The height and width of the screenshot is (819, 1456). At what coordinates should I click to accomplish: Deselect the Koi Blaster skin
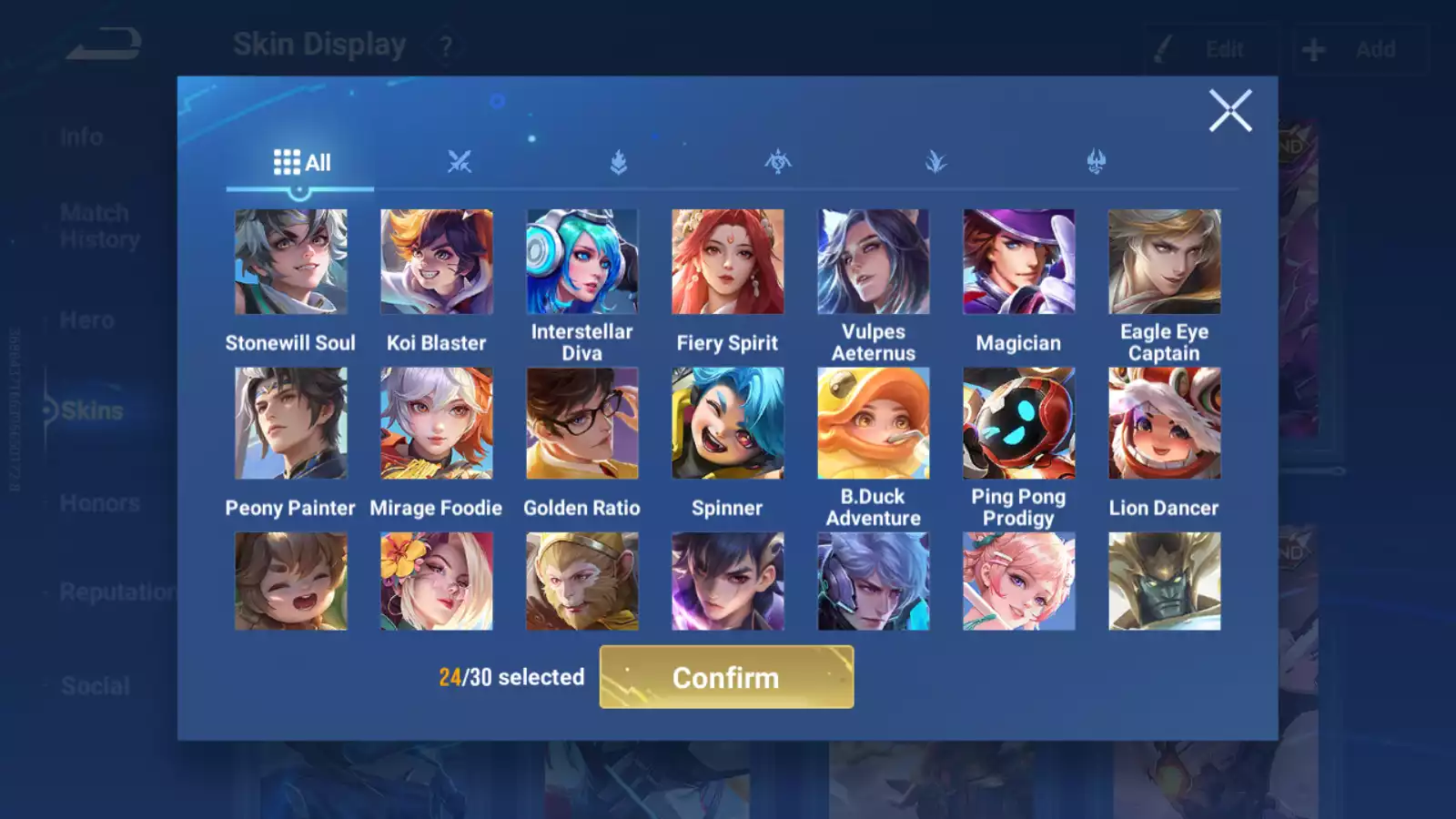click(x=437, y=261)
